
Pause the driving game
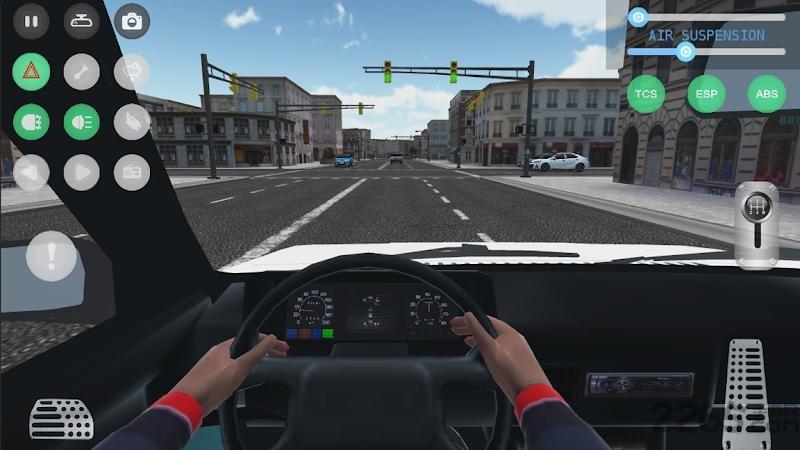[31, 20]
